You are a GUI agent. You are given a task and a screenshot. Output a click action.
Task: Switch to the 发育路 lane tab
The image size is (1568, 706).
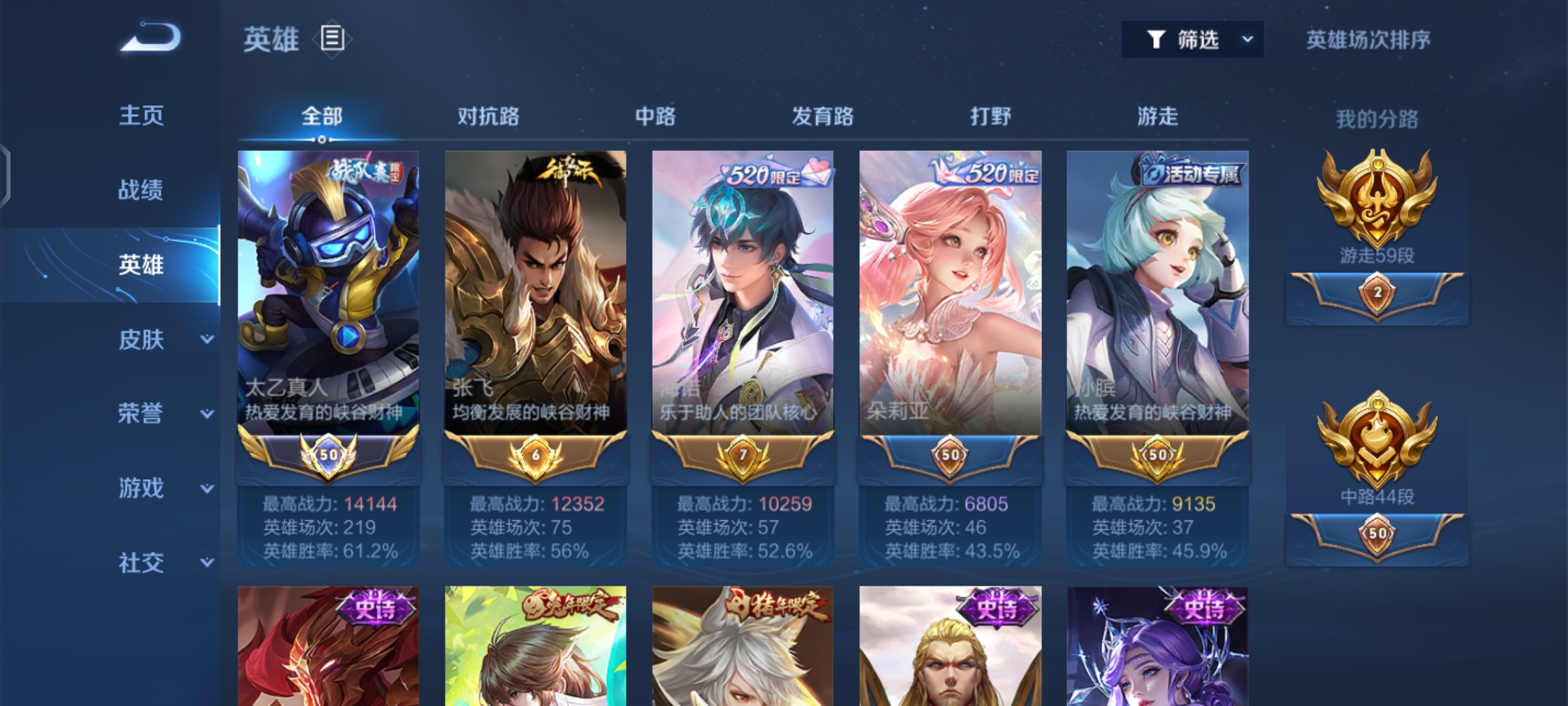(x=823, y=117)
